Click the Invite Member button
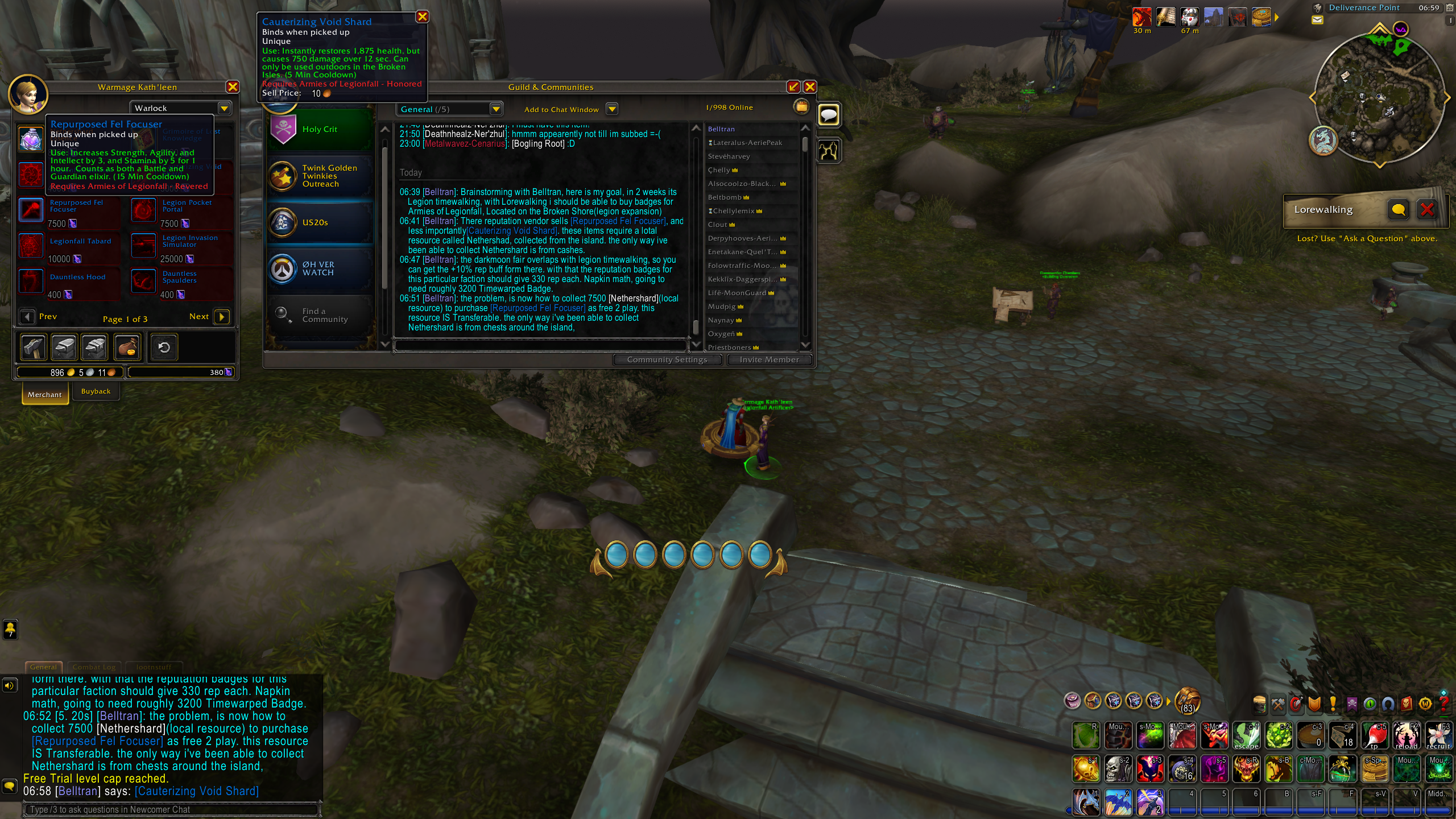 (770, 359)
